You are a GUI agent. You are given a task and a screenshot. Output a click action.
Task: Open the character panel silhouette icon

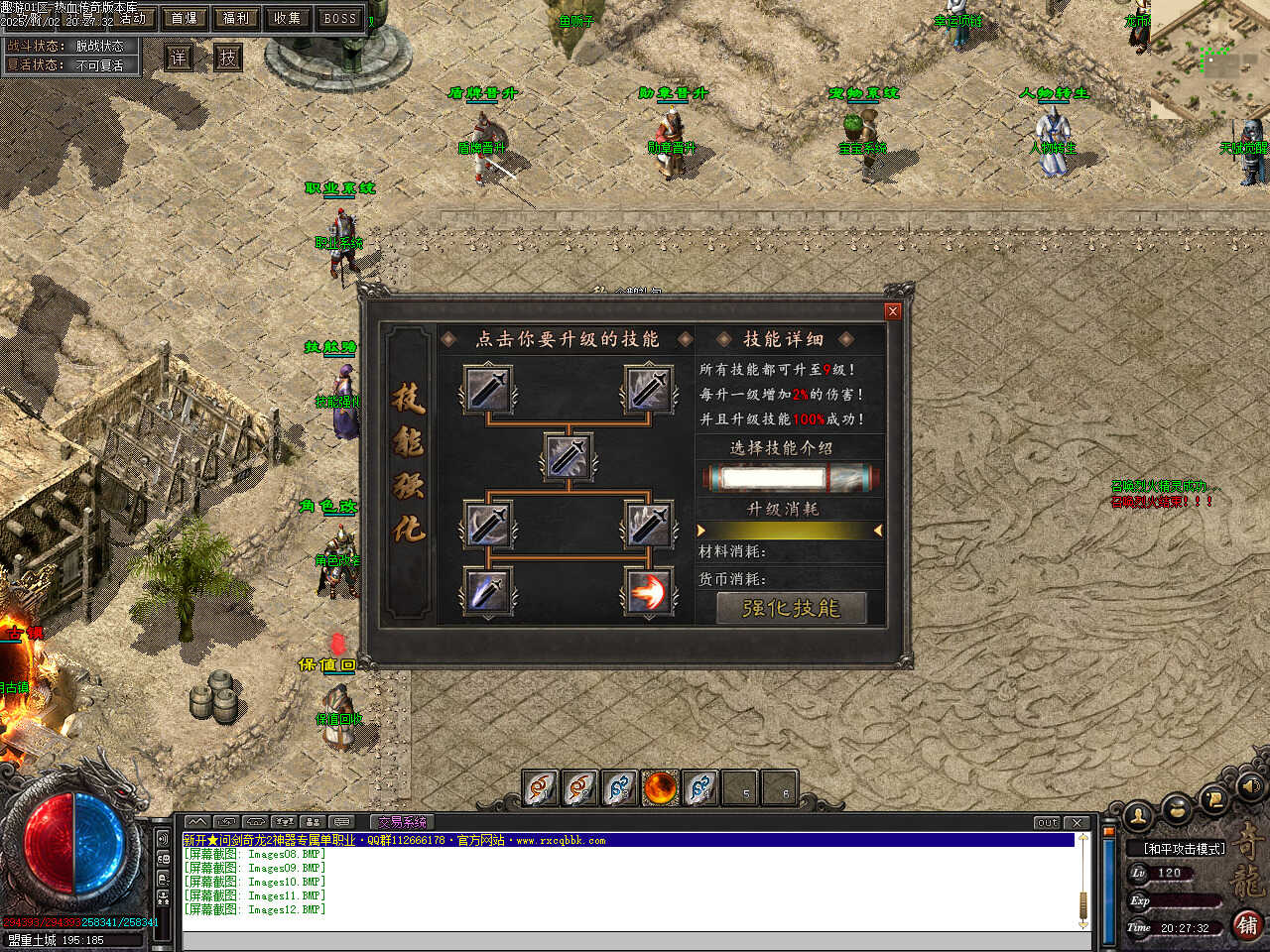(x=1138, y=816)
